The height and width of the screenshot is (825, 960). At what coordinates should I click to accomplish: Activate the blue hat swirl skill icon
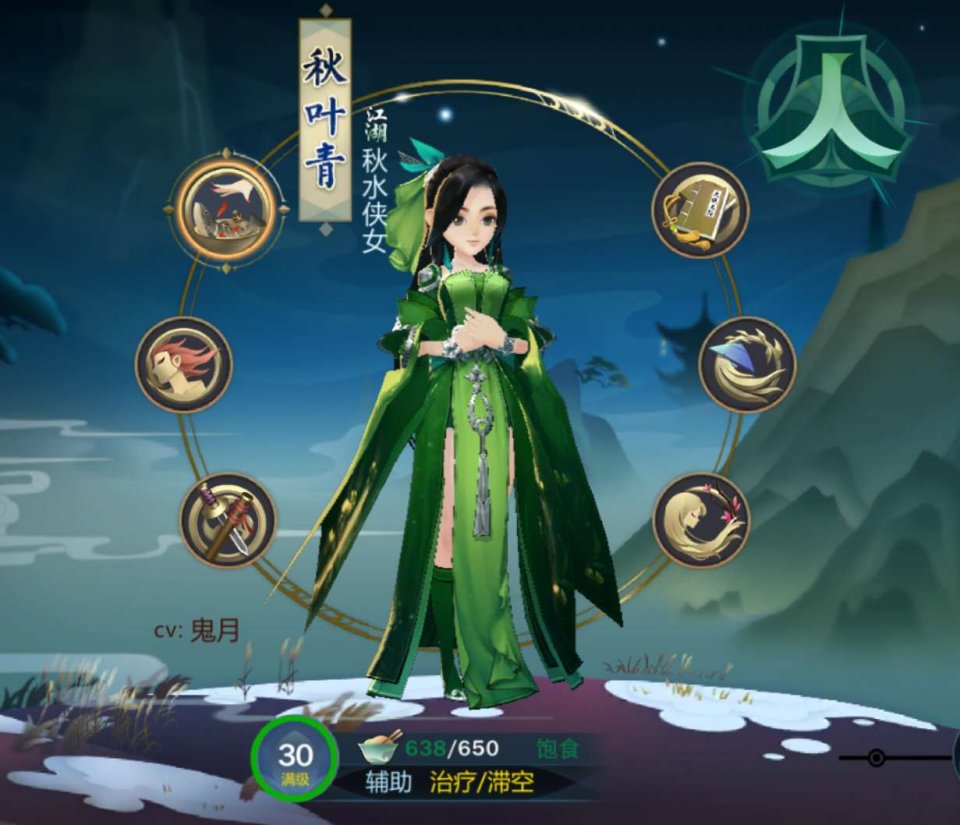[747, 364]
